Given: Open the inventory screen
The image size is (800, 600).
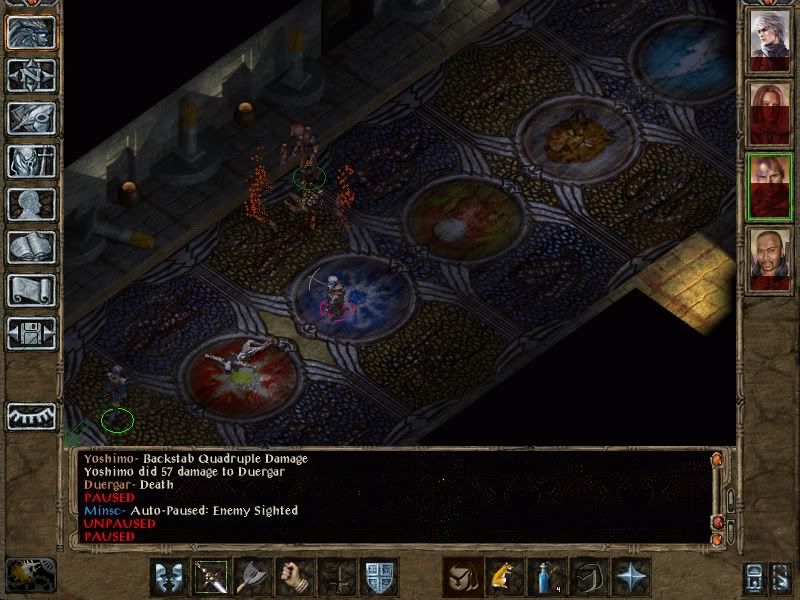Looking at the screenshot, I should [31, 161].
